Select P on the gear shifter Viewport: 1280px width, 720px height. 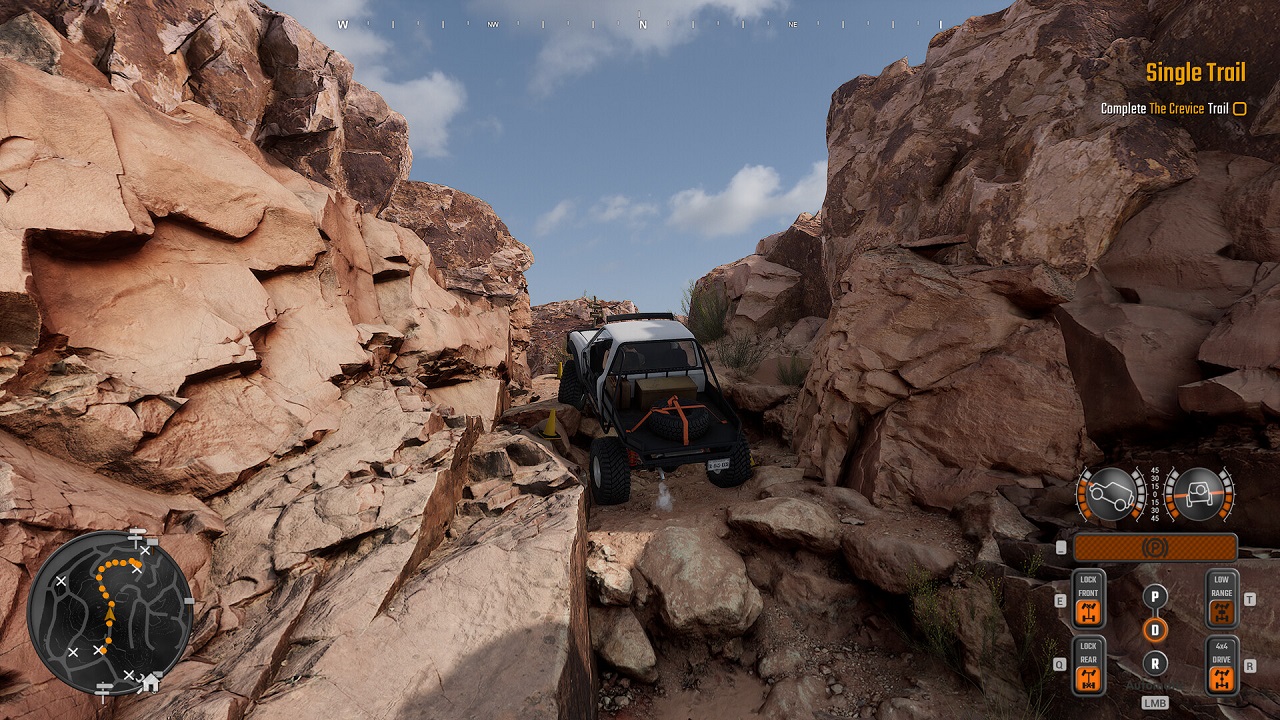(1155, 597)
